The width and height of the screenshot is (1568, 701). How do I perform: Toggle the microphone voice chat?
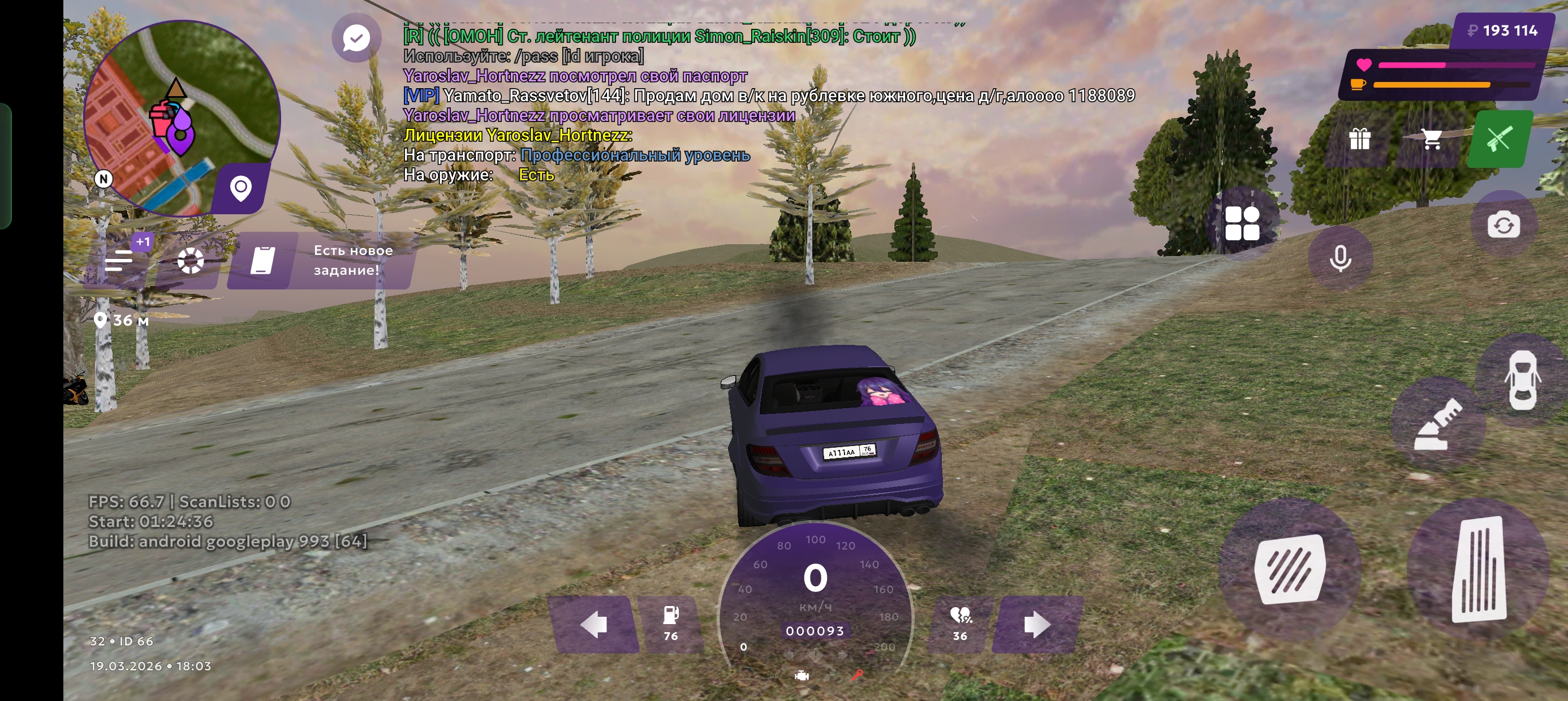tap(1339, 258)
